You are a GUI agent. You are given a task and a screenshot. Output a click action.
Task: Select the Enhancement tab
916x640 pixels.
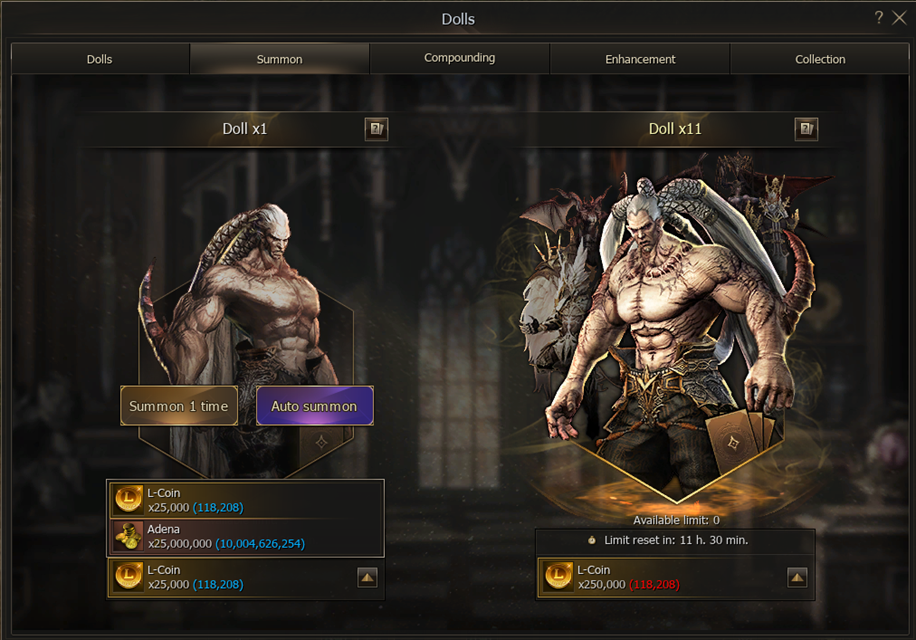coord(640,59)
